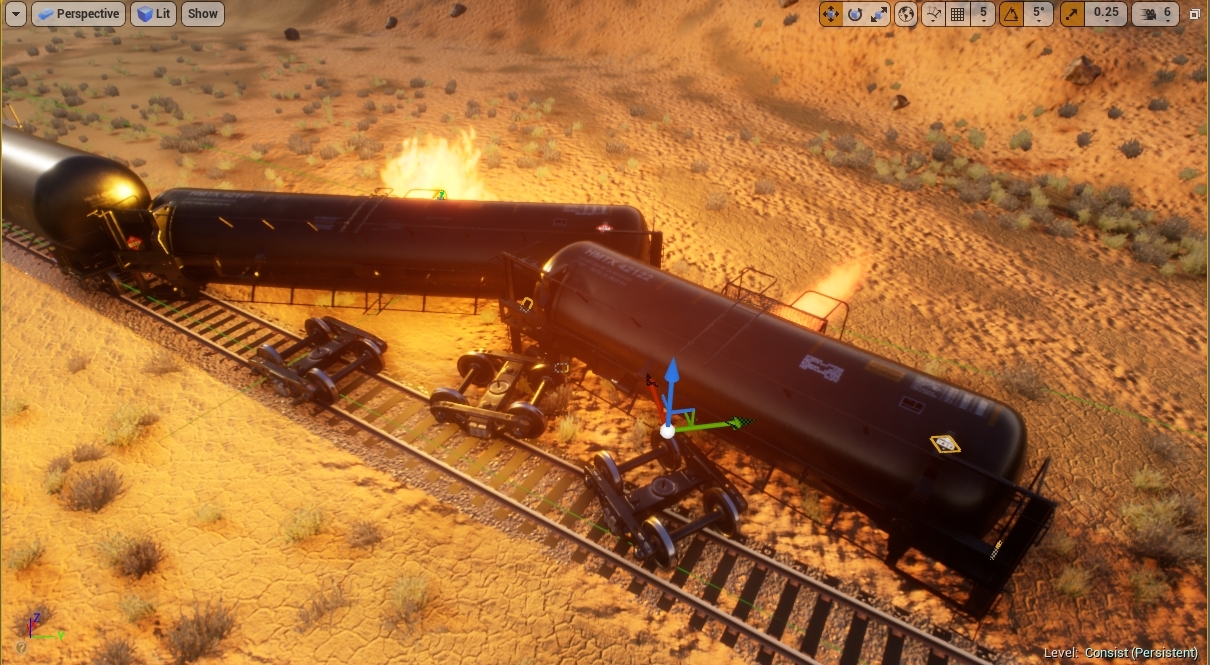This screenshot has height=665, width=1210.
Task: Open the Perspective view type menu
Action: pyautogui.click(x=78, y=14)
